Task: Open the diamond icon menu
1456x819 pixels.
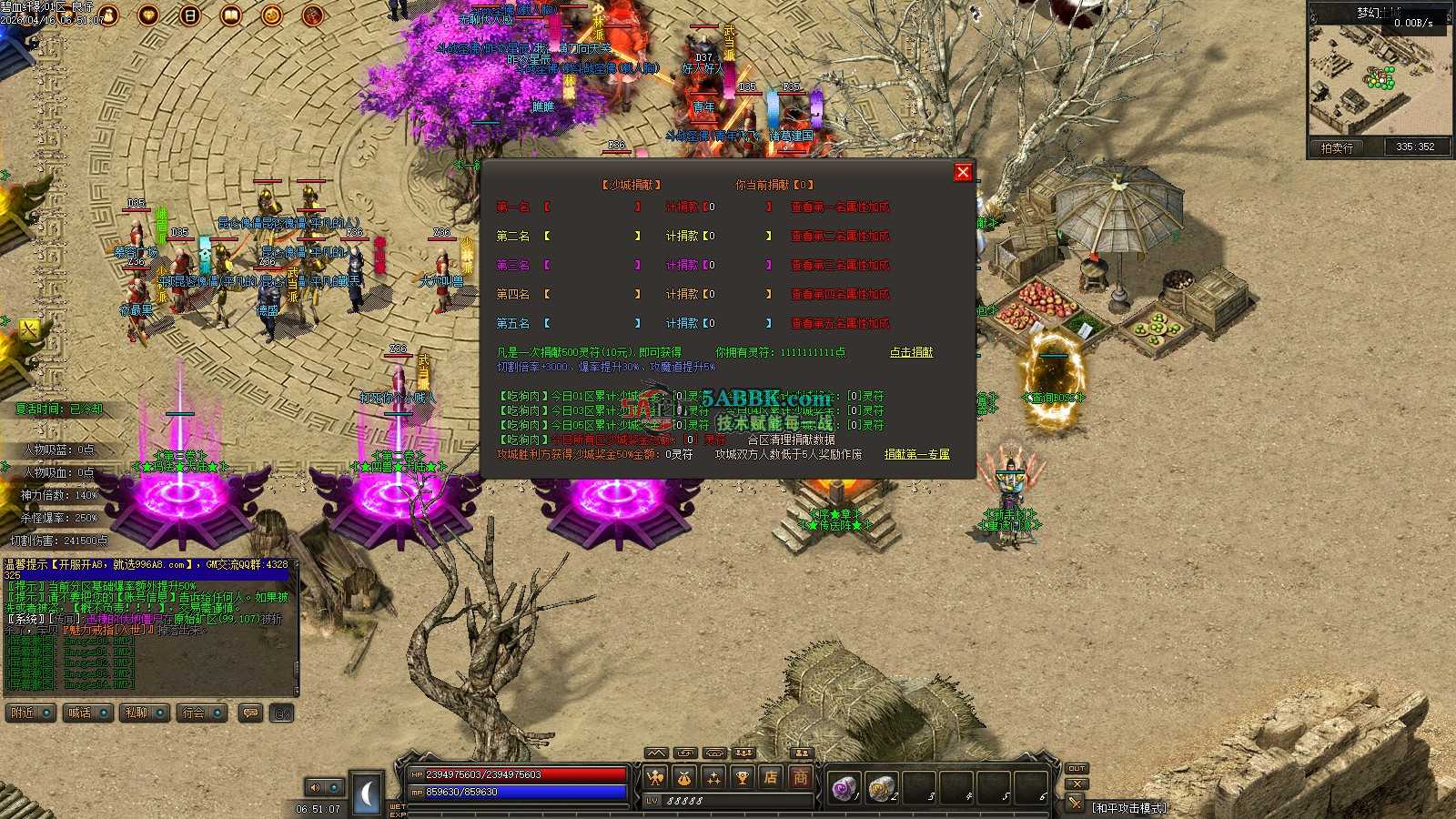Action: pos(148,15)
